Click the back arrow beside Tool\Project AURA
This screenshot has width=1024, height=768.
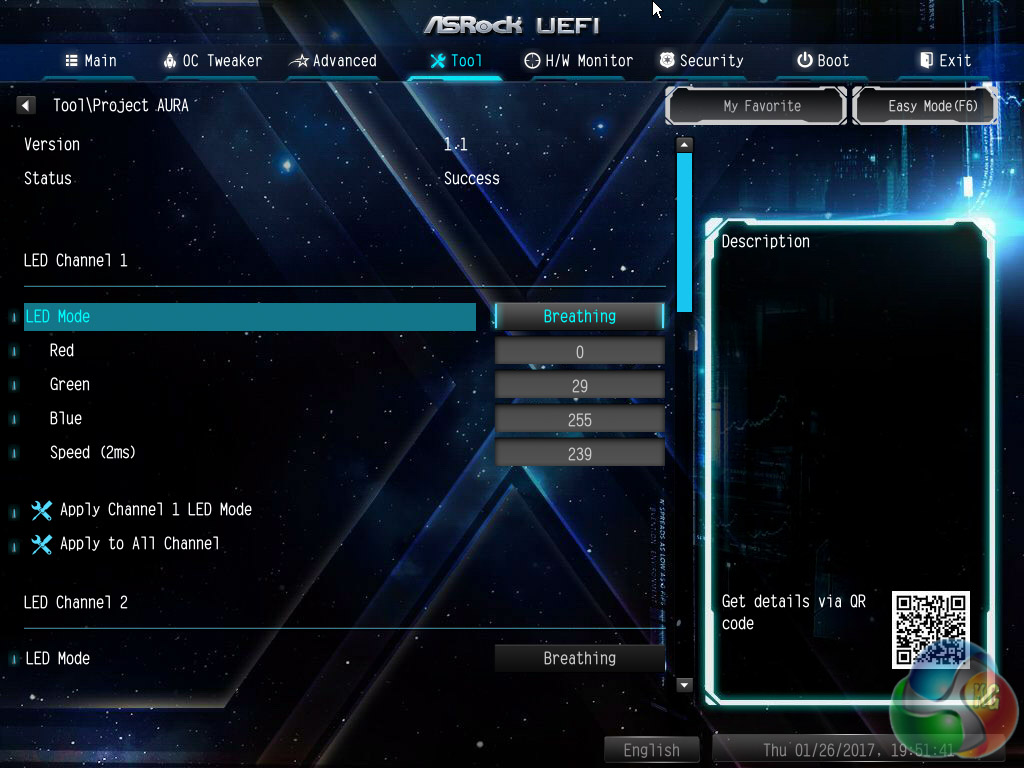tap(27, 105)
